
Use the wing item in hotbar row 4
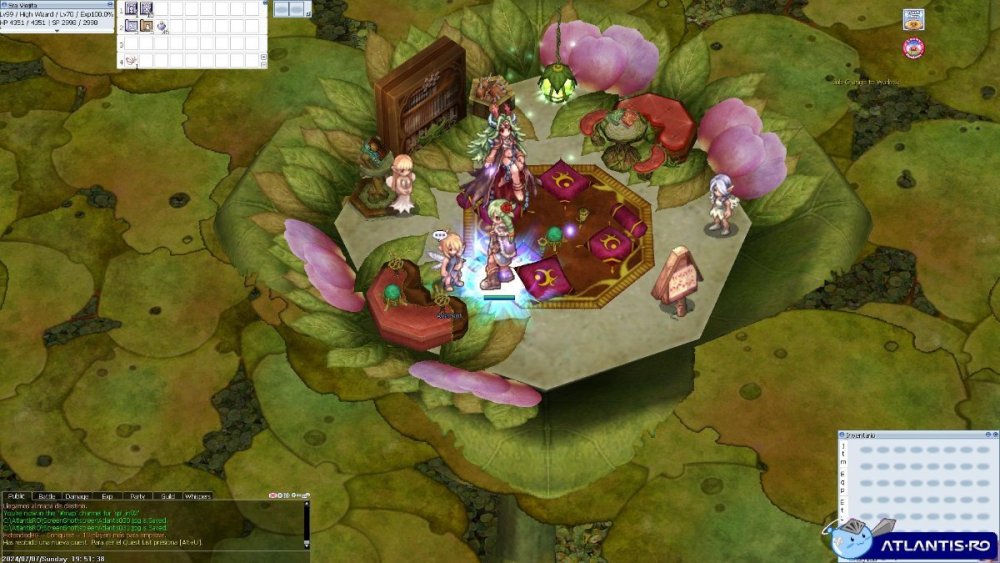click(131, 60)
